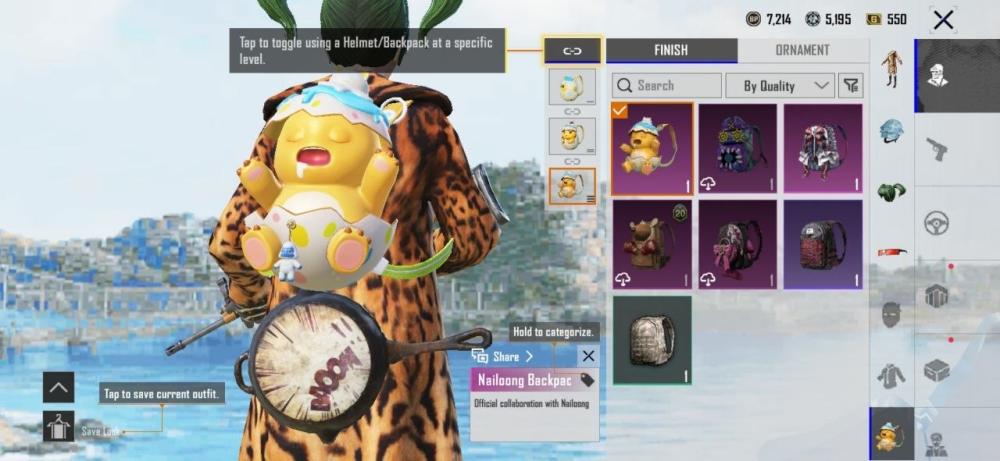Open the filter funnel options

(850, 86)
